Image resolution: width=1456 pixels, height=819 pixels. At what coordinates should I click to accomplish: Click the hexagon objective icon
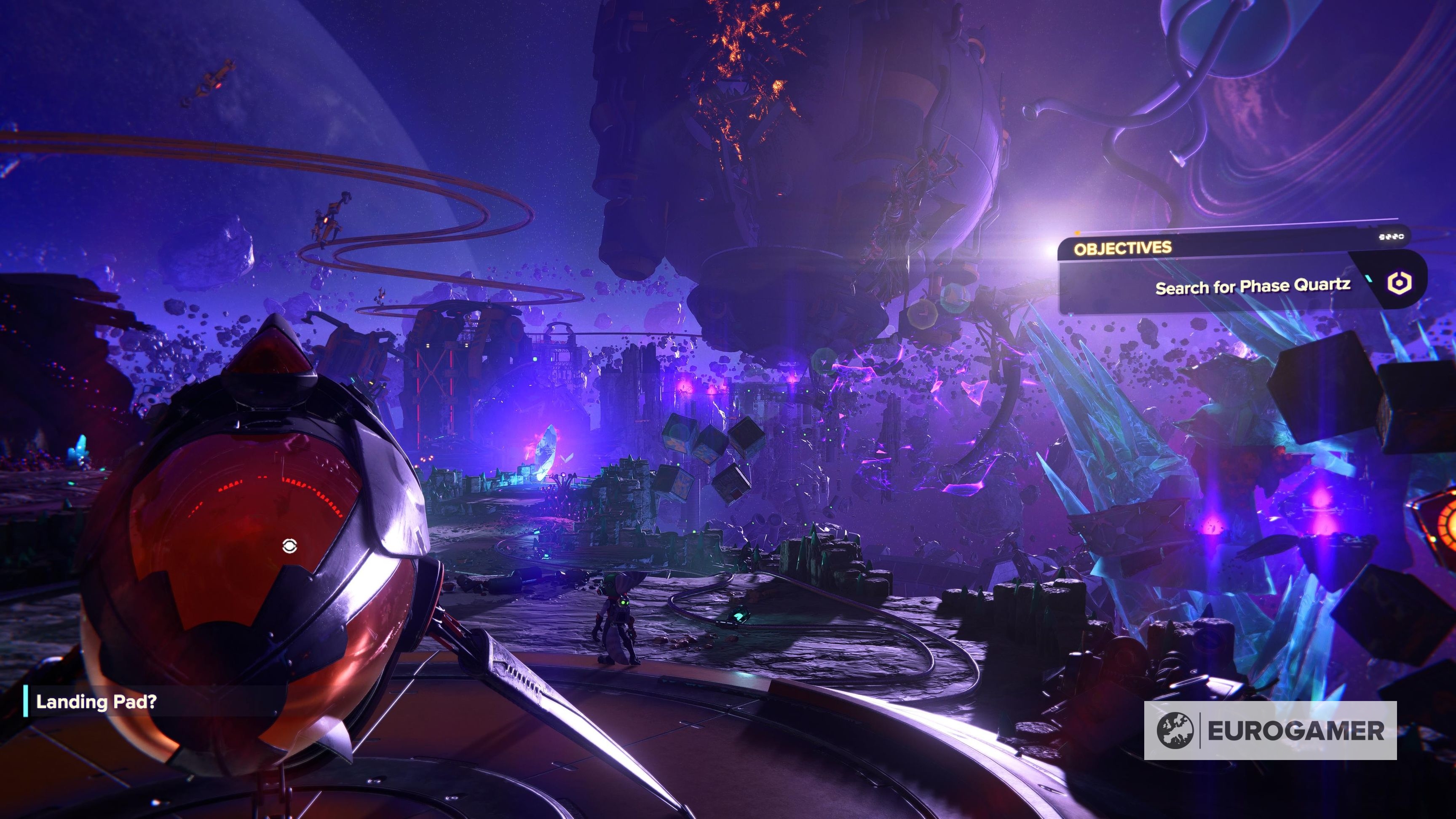(x=1399, y=282)
